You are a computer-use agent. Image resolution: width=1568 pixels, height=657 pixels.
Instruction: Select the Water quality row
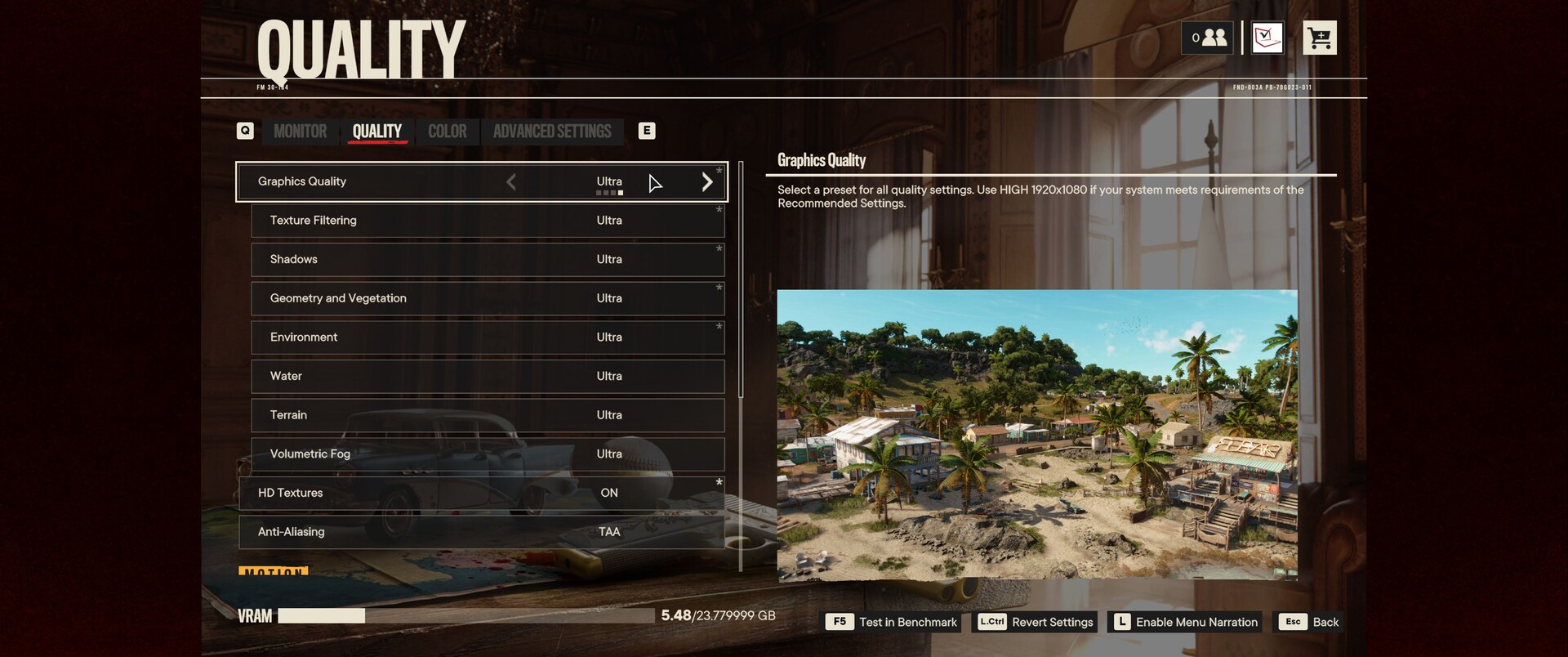487,377
